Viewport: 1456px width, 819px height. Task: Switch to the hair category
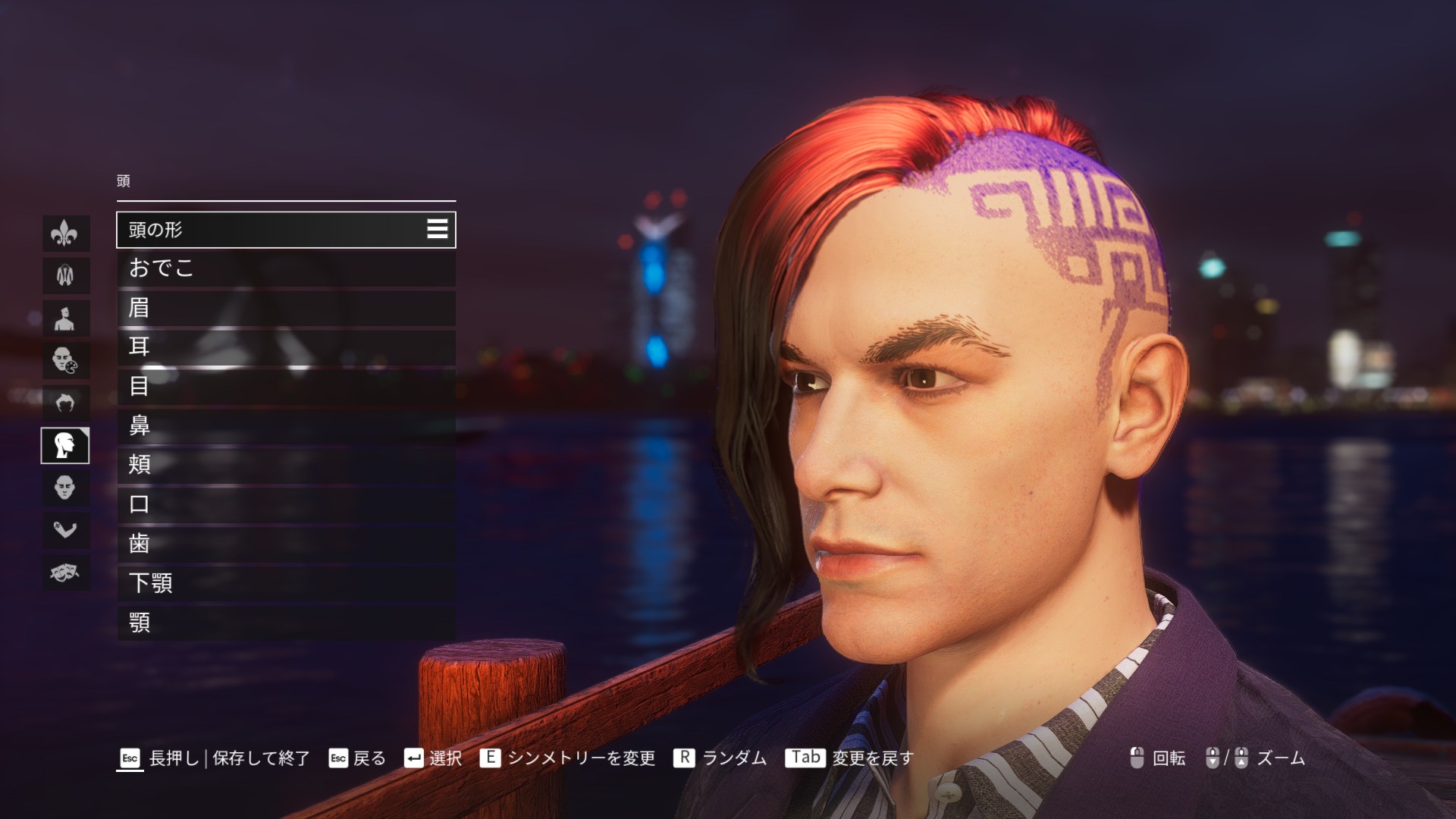pyautogui.click(x=65, y=403)
